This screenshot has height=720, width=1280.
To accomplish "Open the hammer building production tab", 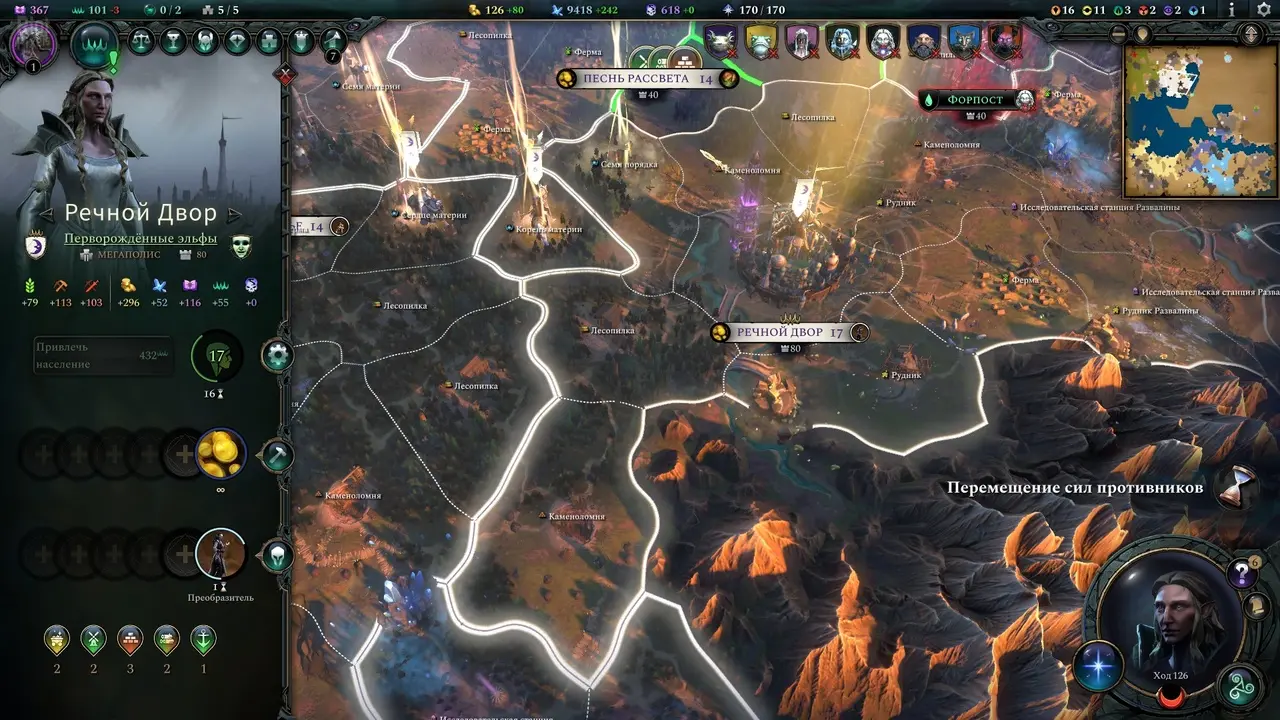I will (x=277, y=455).
